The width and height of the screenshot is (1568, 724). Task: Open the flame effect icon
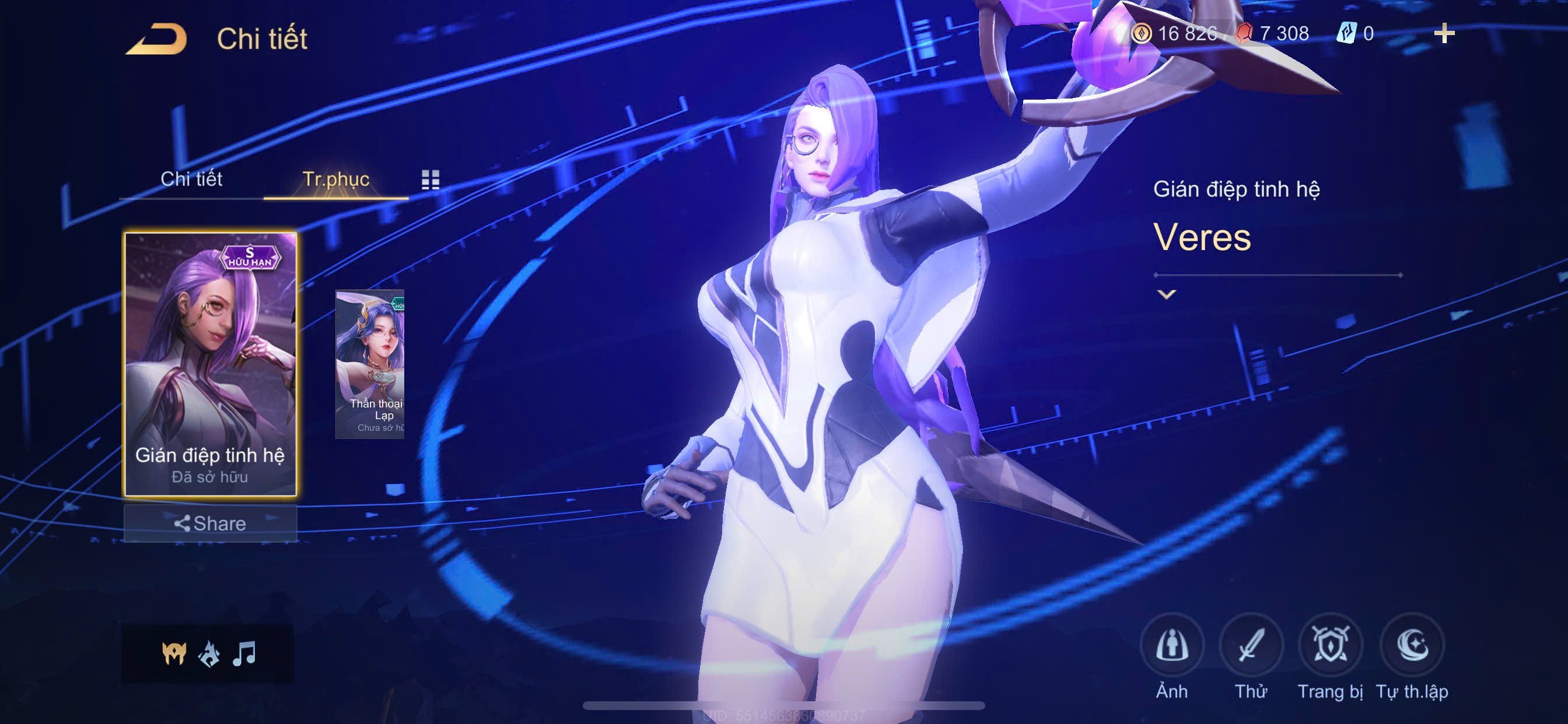click(x=209, y=654)
